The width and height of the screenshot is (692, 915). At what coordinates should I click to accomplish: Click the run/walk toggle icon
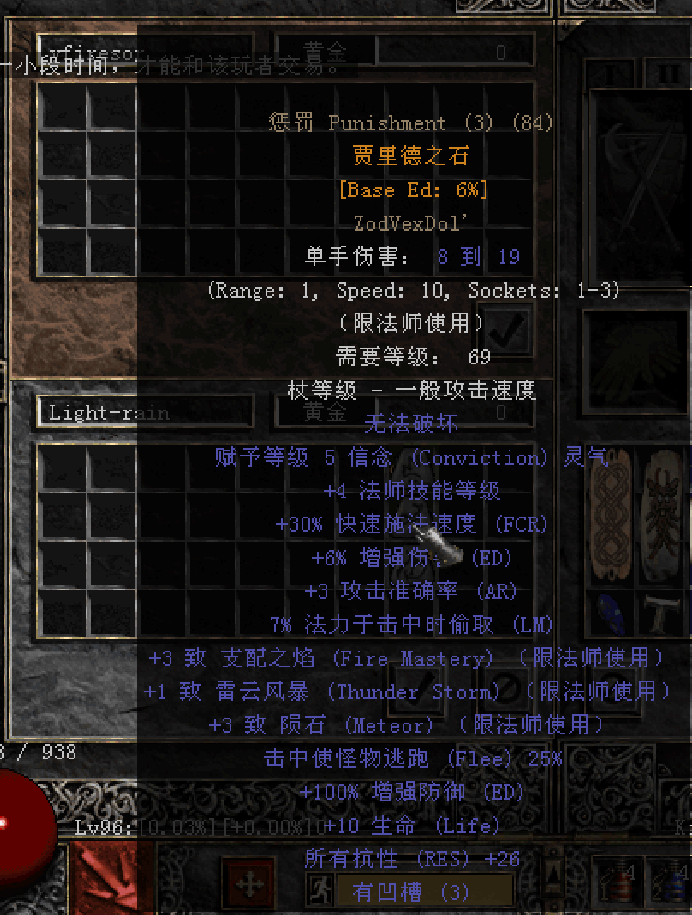tap(322, 889)
